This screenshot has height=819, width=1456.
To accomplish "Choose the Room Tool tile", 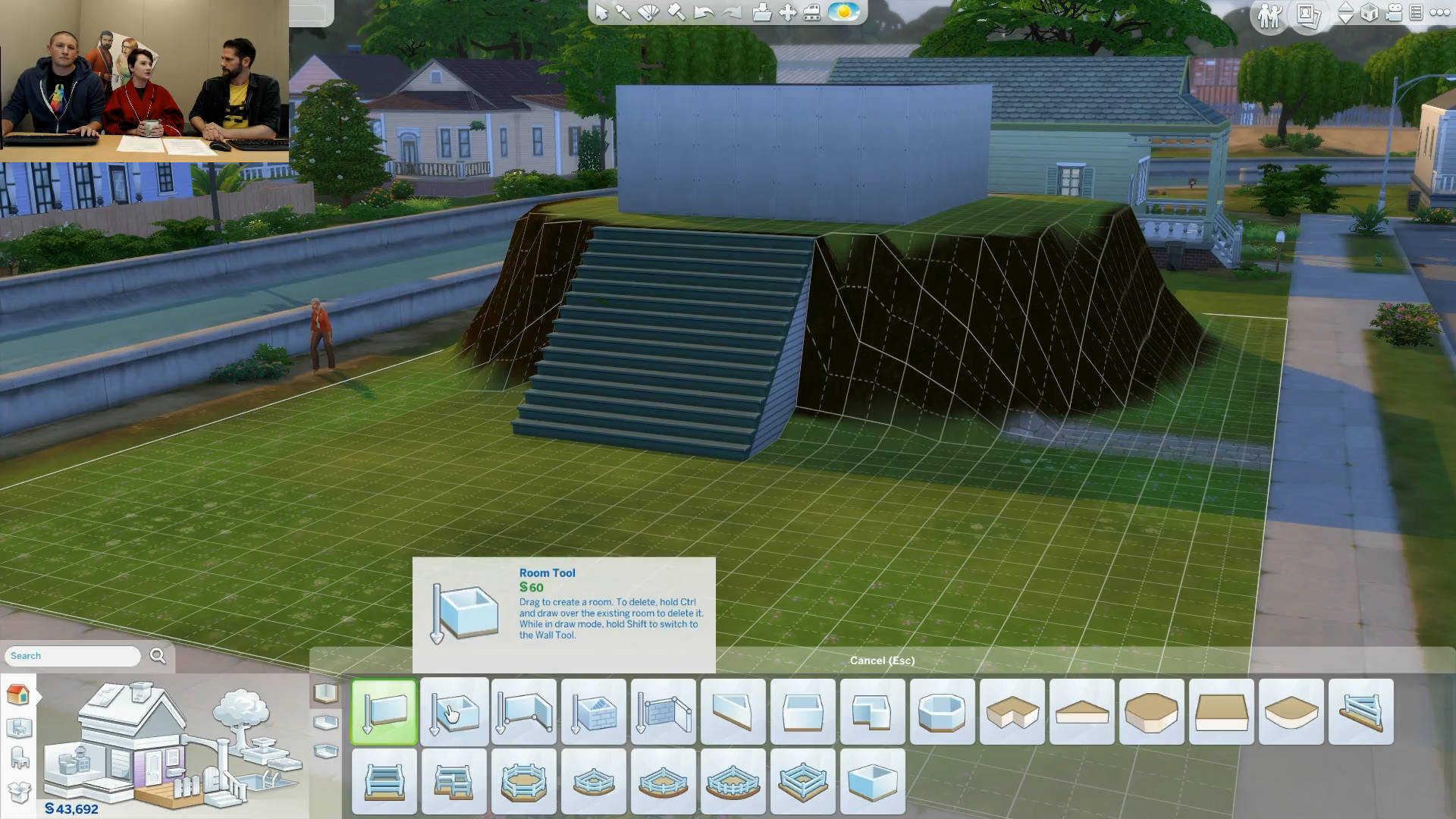I will [454, 711].
